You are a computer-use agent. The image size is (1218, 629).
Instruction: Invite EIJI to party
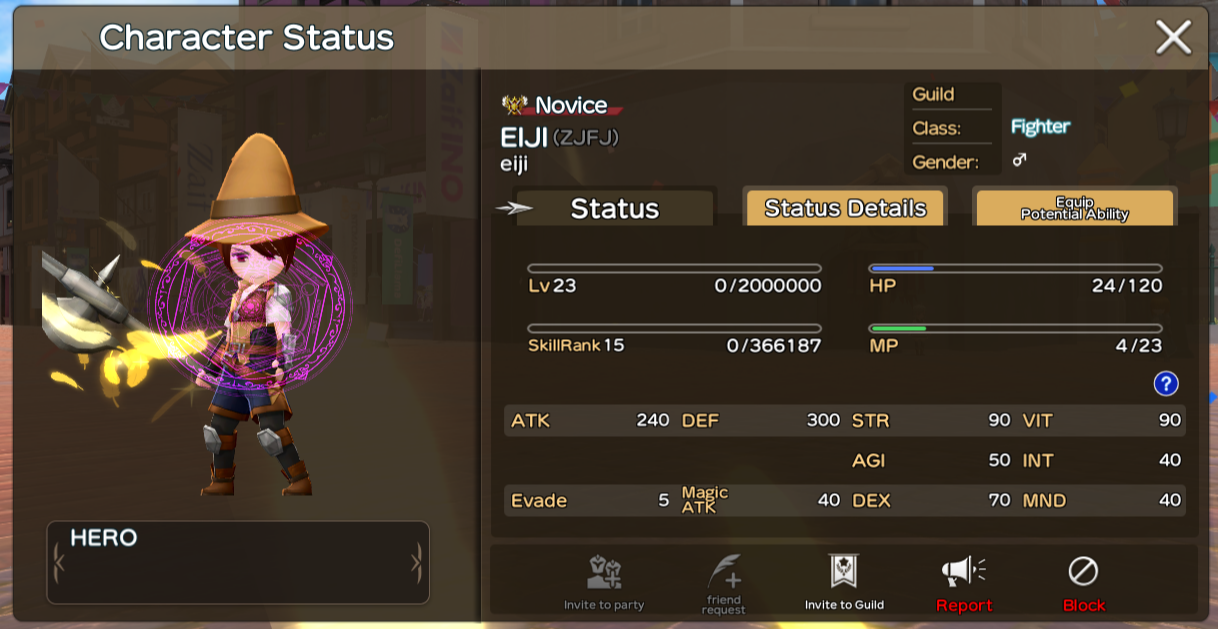[x=604, y=582]
